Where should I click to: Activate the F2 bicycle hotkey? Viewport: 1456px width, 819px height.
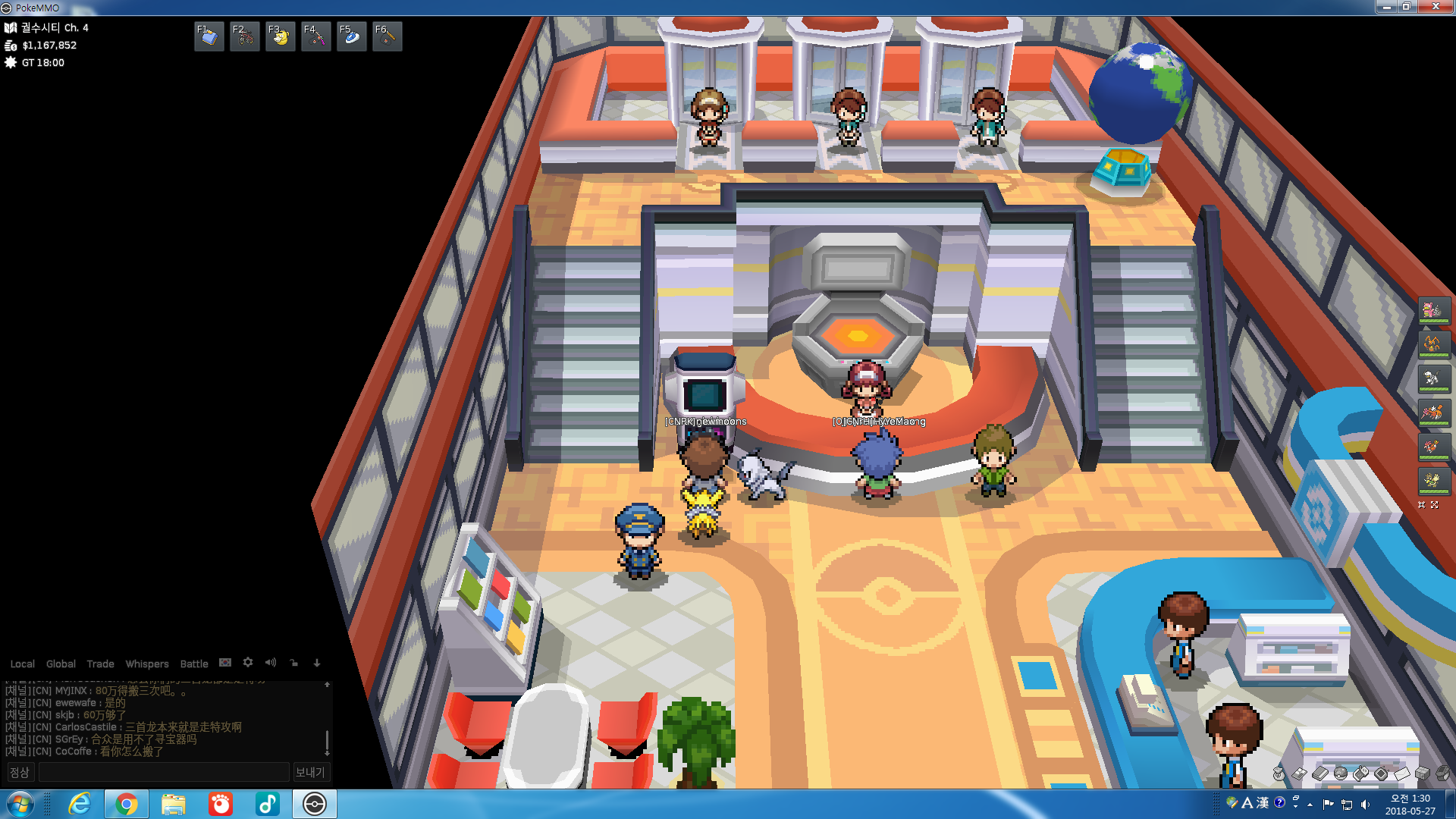coord(244,36)
